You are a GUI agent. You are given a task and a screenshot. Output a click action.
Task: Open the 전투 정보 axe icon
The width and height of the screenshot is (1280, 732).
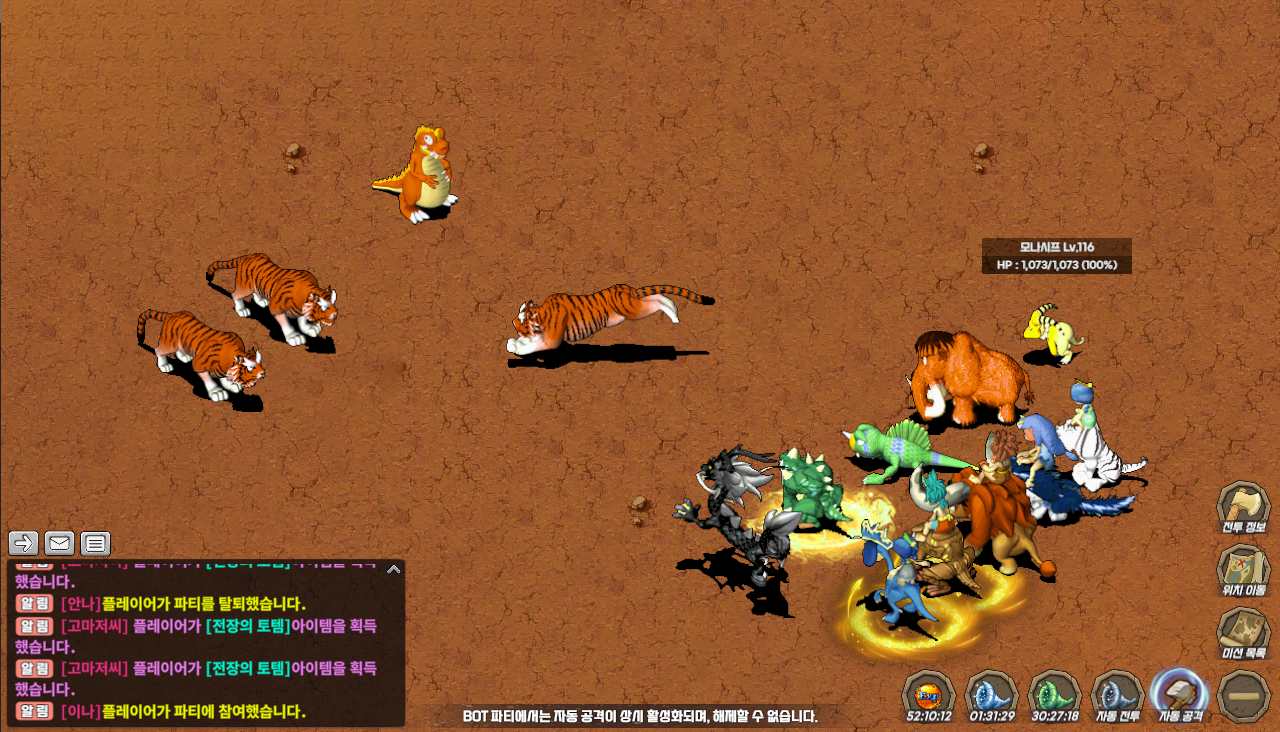(1243, 507)
